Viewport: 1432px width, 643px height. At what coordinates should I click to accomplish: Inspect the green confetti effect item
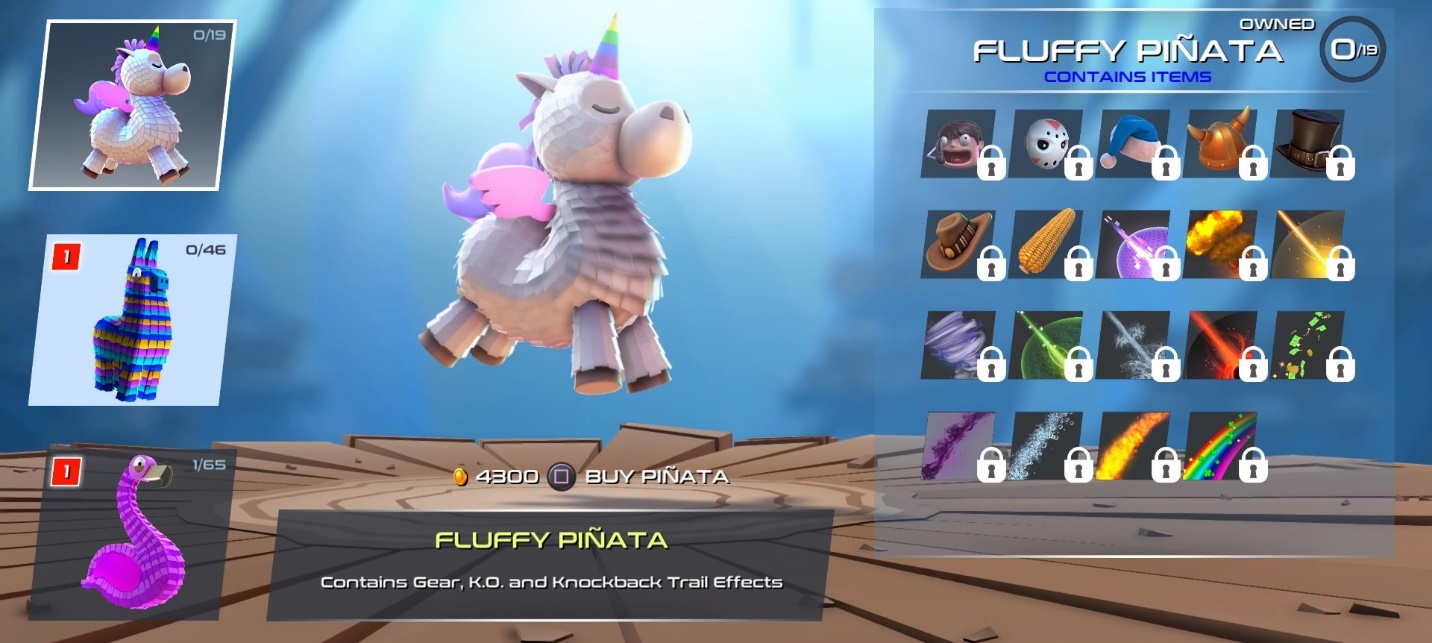pos(1307,345)
